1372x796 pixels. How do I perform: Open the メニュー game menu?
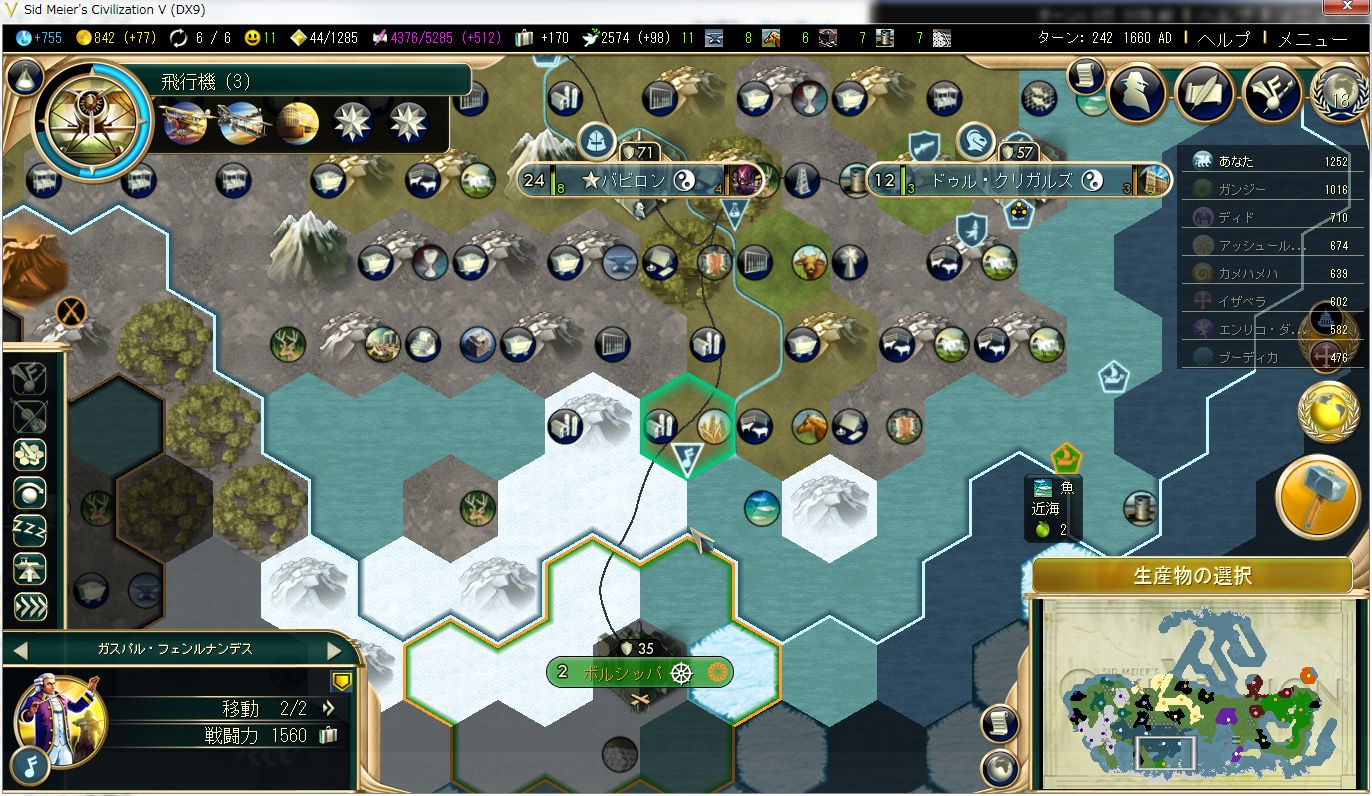[x=1312, y=39]
